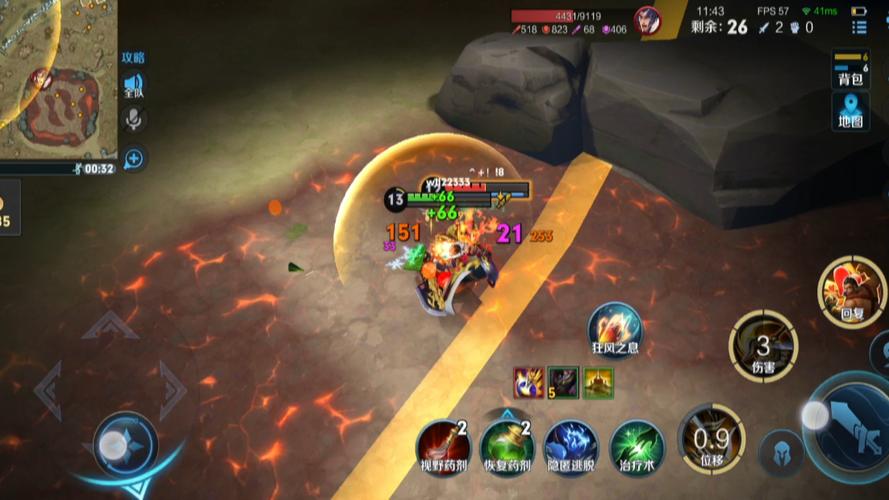Use the 狂风之息 item ability

(614, 328)
